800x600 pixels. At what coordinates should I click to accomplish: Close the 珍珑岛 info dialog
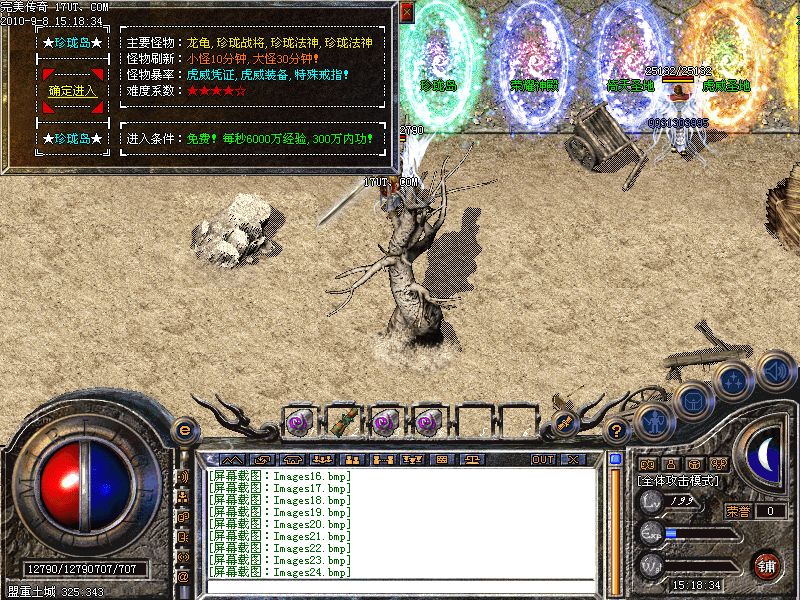(x=406, y=12)
